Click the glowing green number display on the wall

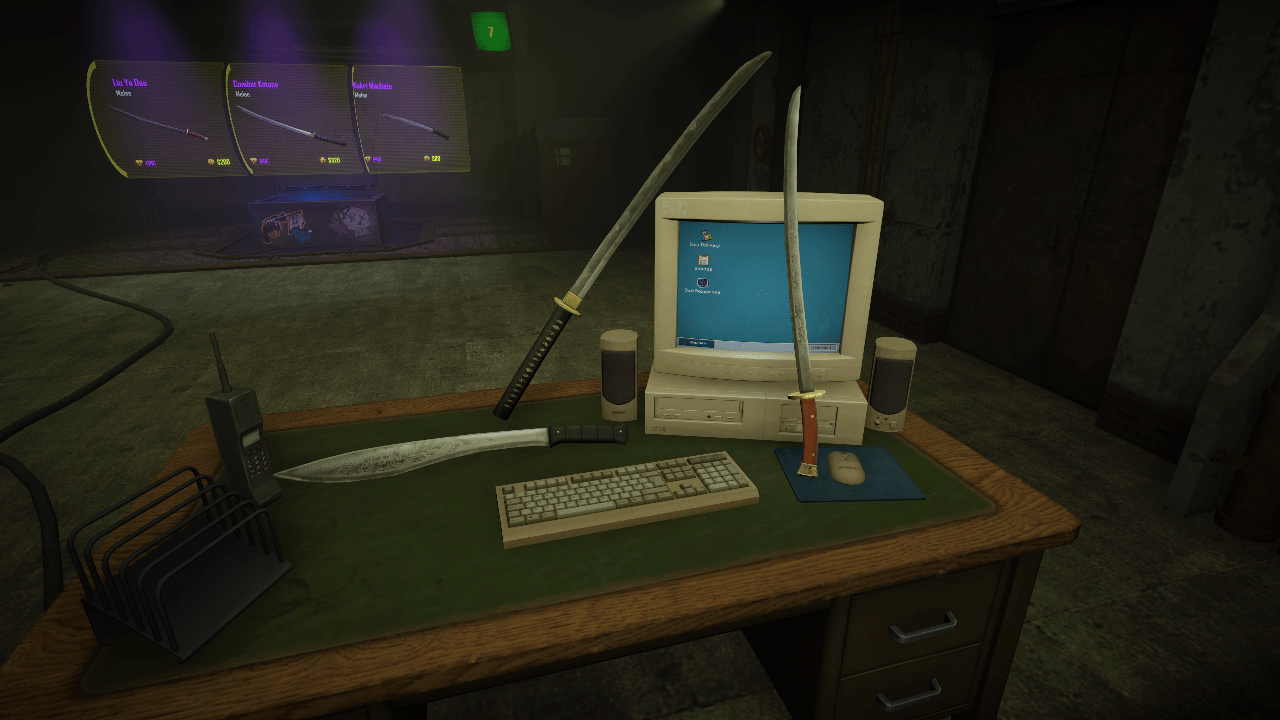tap(492, 30)
